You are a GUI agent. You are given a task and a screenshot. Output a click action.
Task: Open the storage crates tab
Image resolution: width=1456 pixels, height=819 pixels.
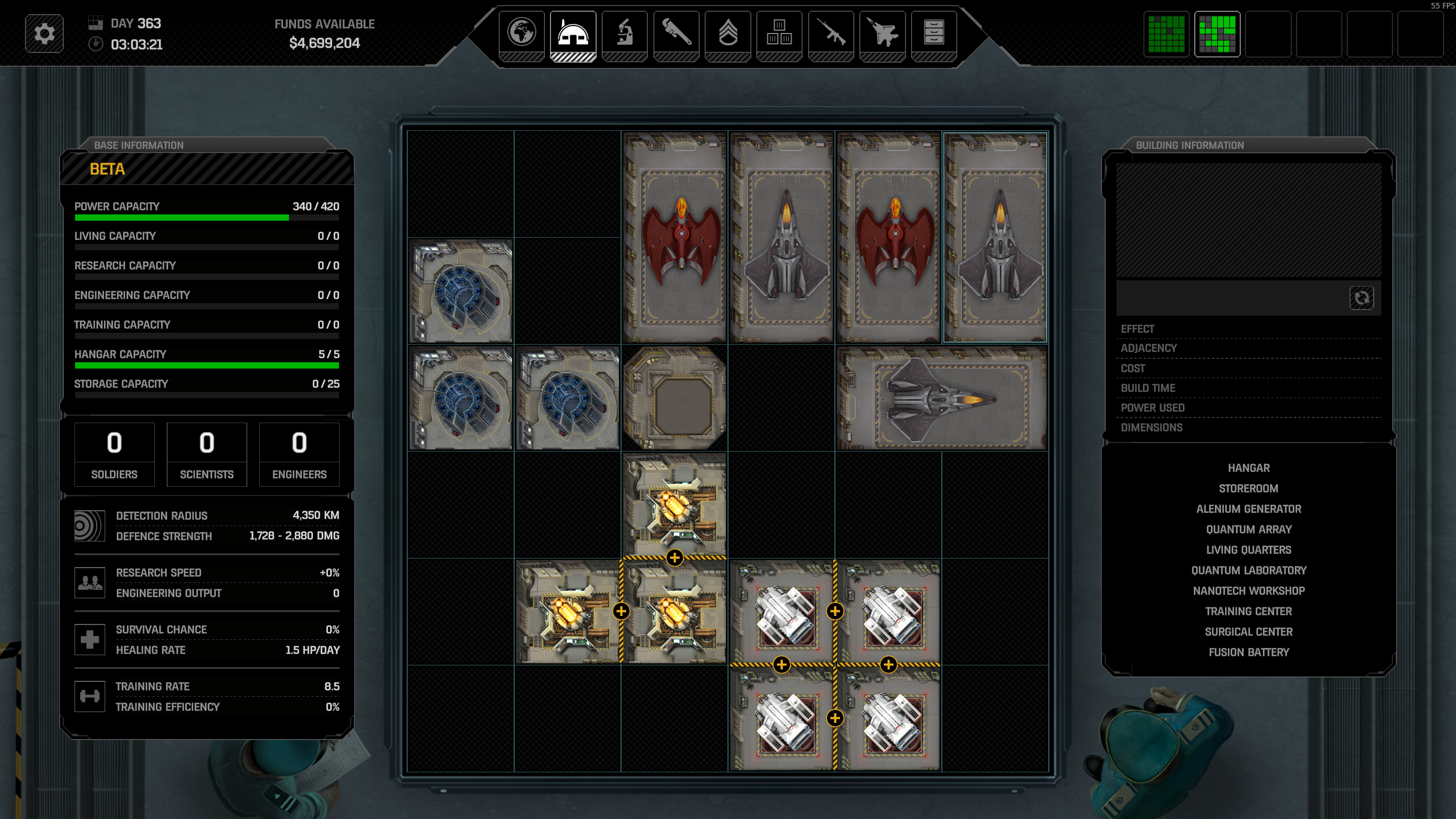click(779, 33)
